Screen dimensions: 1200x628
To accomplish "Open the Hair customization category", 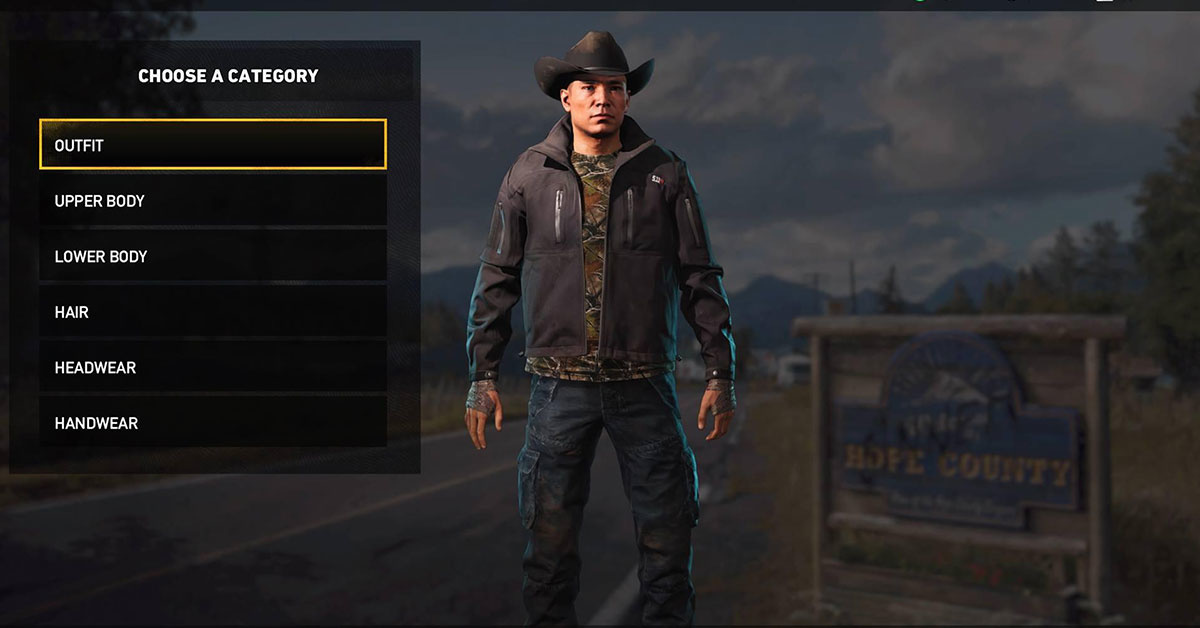I will tap(212, 312).
